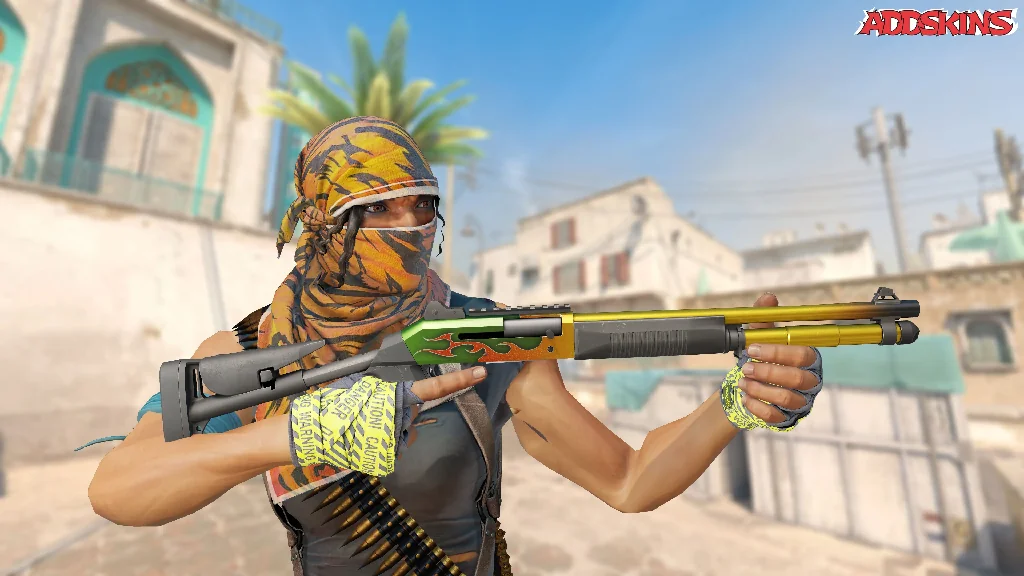1024x576 pixels.
Task: Click the ADDSKINS logo watermark
Action: [x=936, y=22]
